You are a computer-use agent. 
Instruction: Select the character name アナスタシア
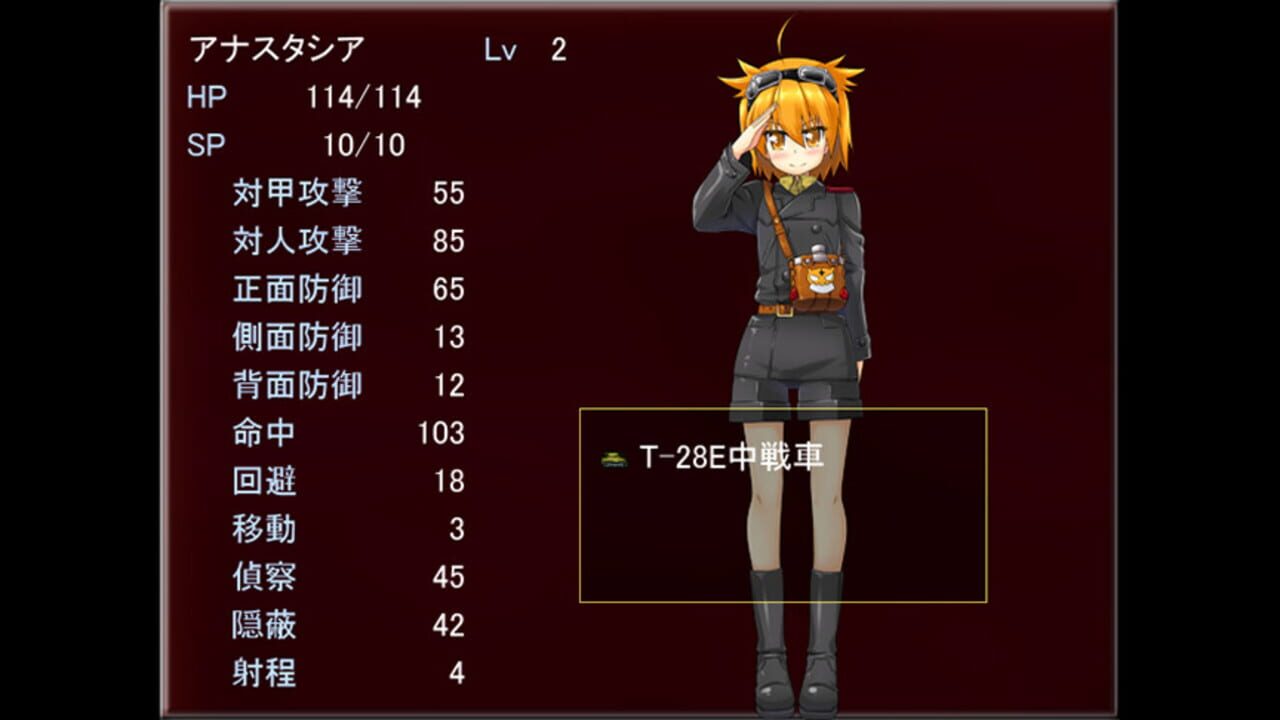pos(275,45)
